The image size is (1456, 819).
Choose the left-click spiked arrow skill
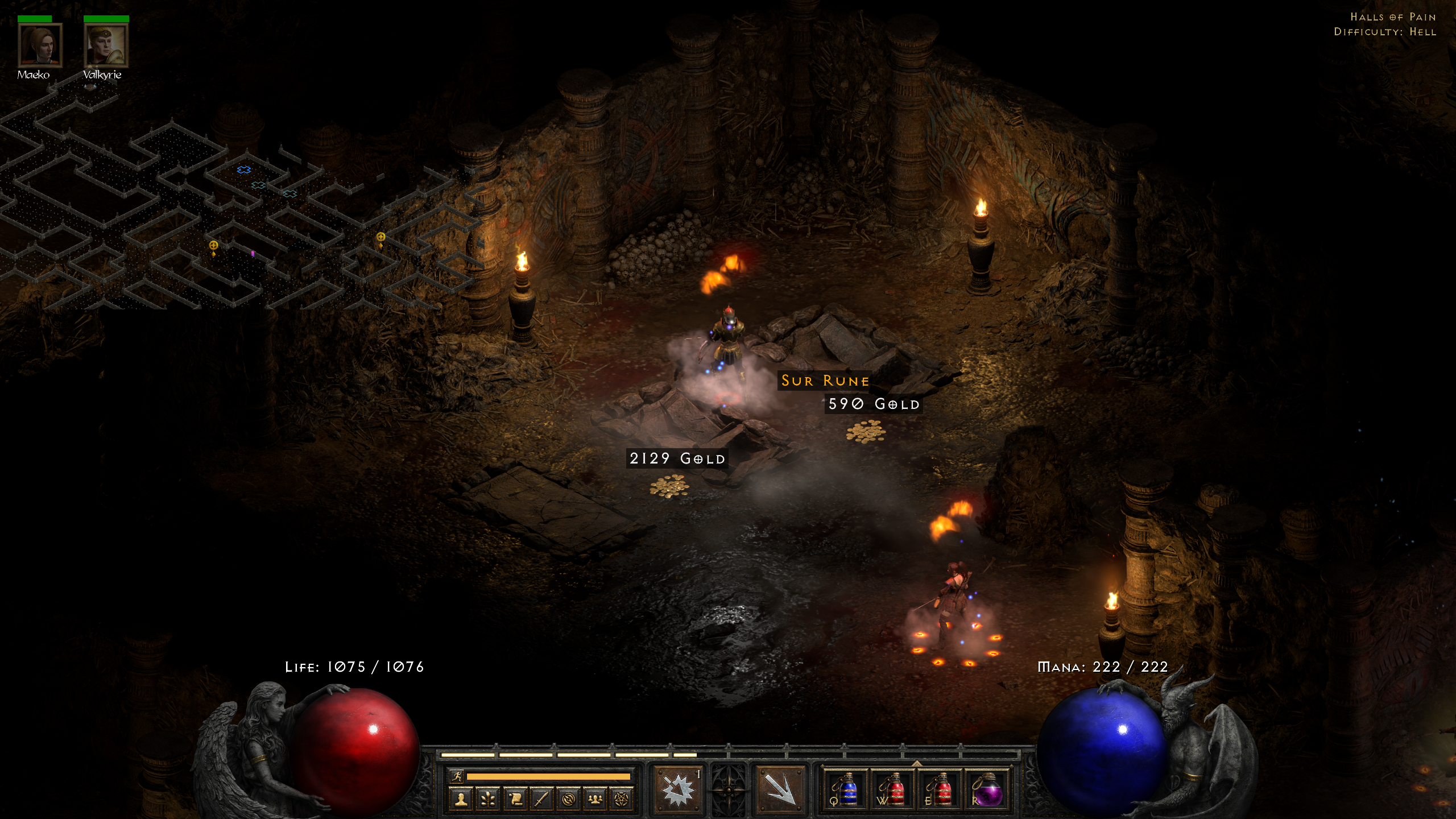[677, 789]
